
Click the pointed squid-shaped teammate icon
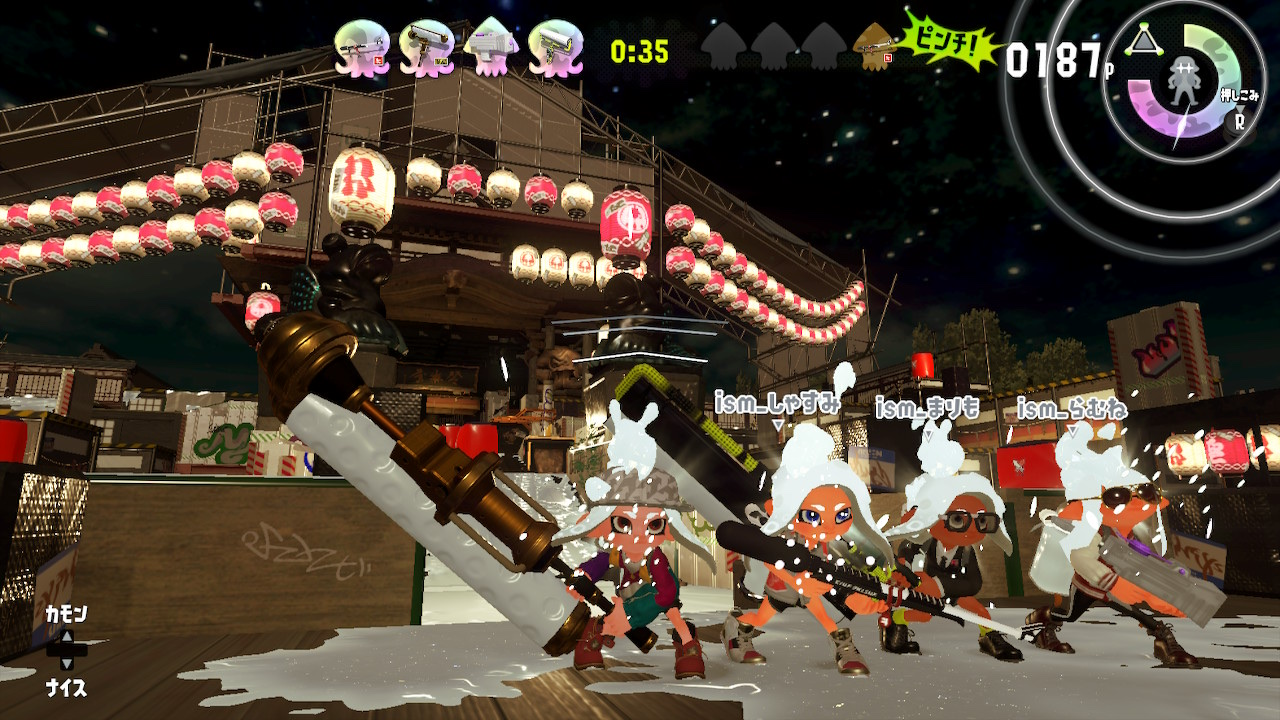[491, 48]
